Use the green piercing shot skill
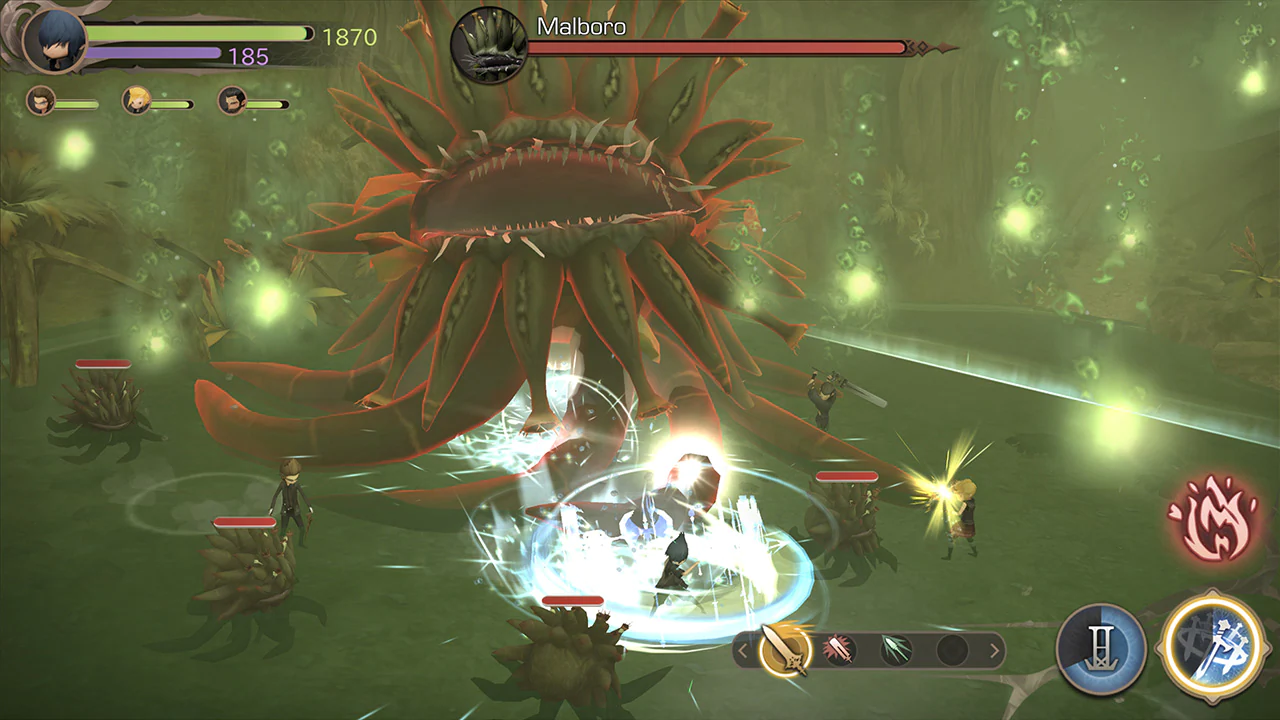This screenshot has width=1280, height=720. click(x=896, y=648)
